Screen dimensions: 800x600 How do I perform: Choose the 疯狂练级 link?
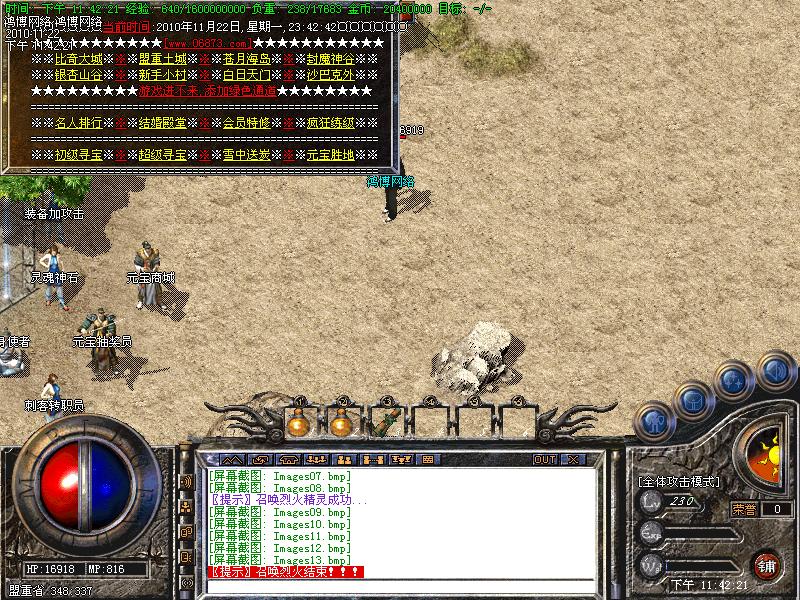click(x=330, y=123)
